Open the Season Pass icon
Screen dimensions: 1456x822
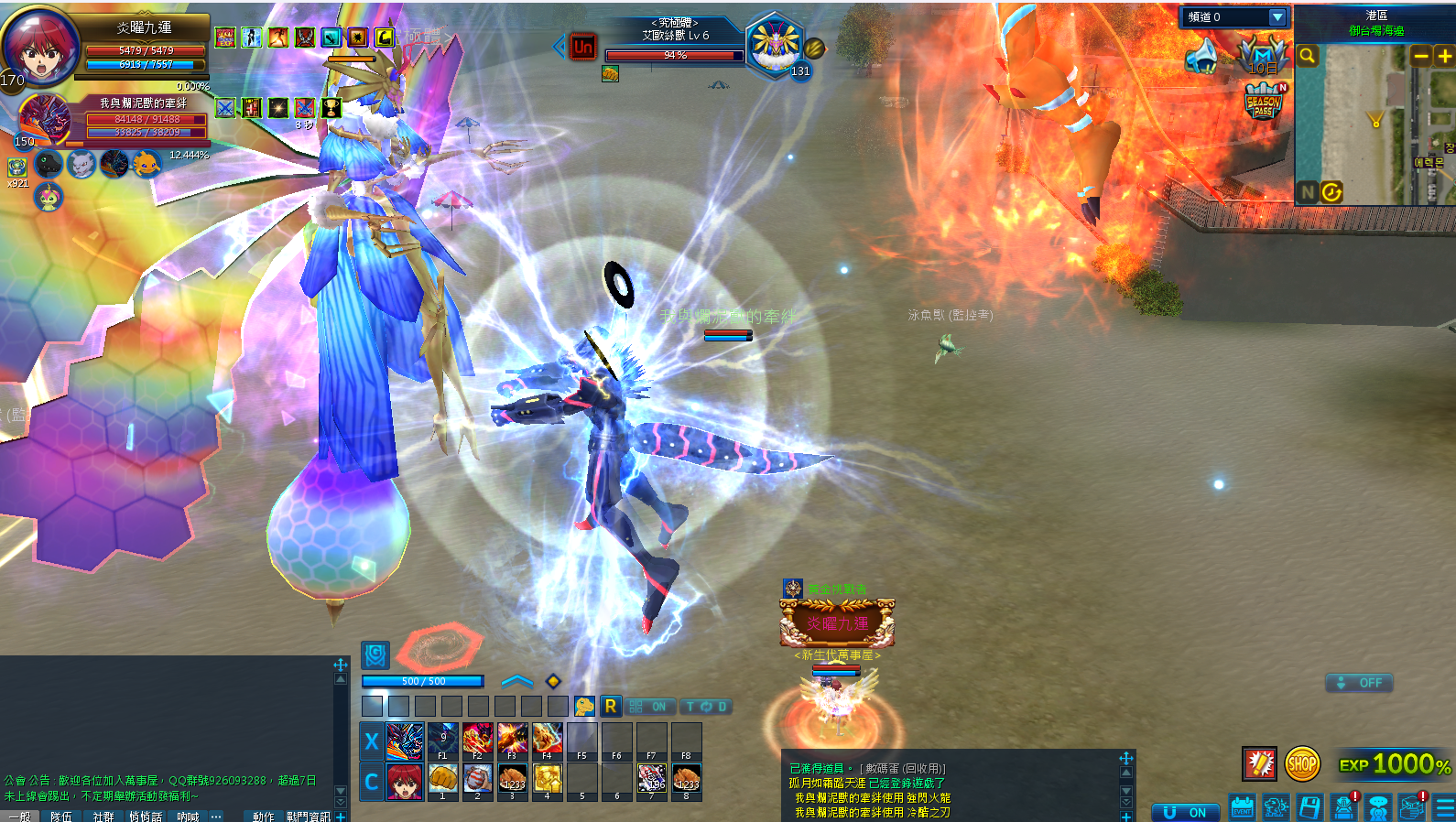(1264, 102)
